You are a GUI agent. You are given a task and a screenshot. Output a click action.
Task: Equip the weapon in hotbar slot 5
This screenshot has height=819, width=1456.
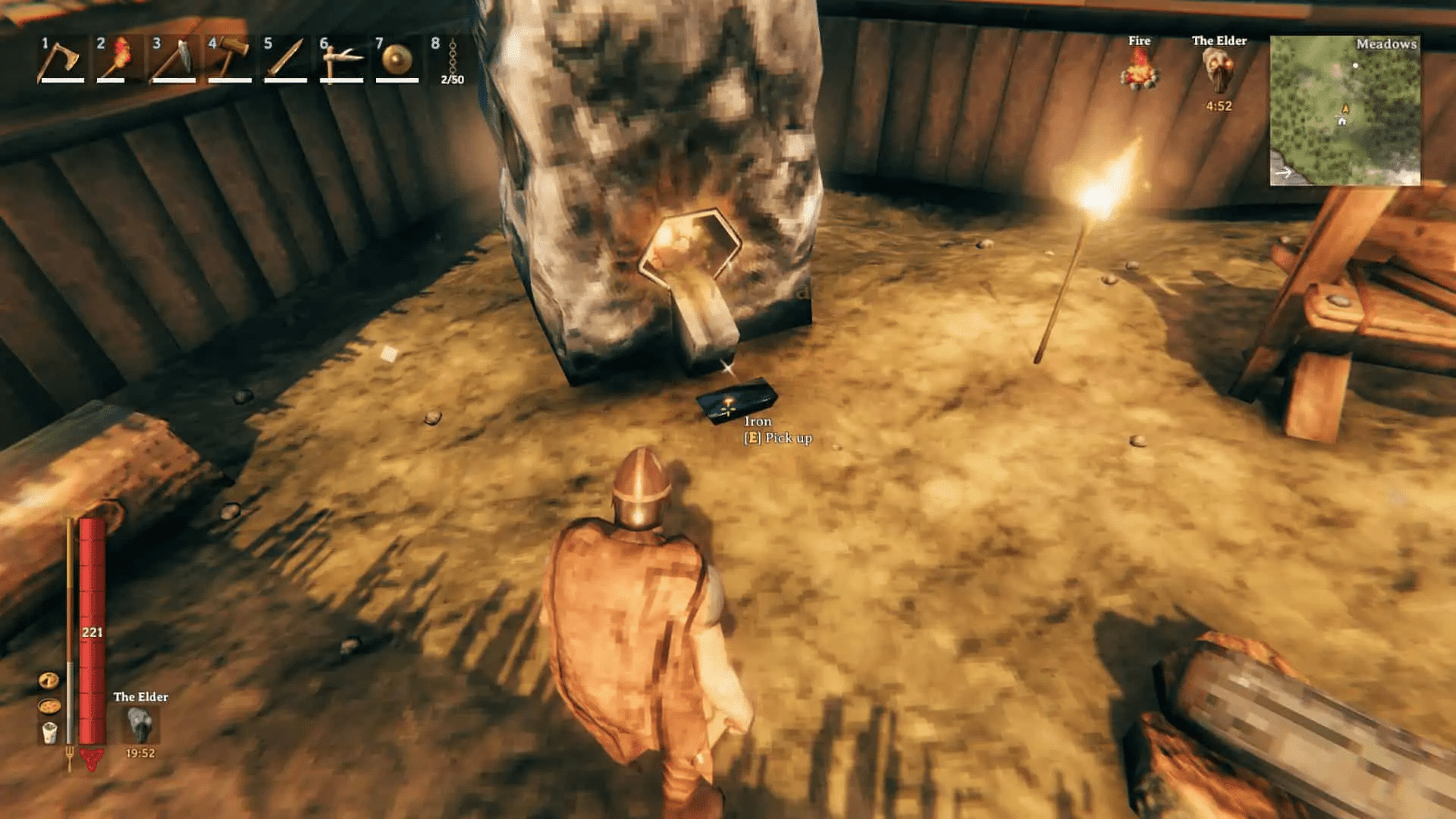(x=286, y=62)
